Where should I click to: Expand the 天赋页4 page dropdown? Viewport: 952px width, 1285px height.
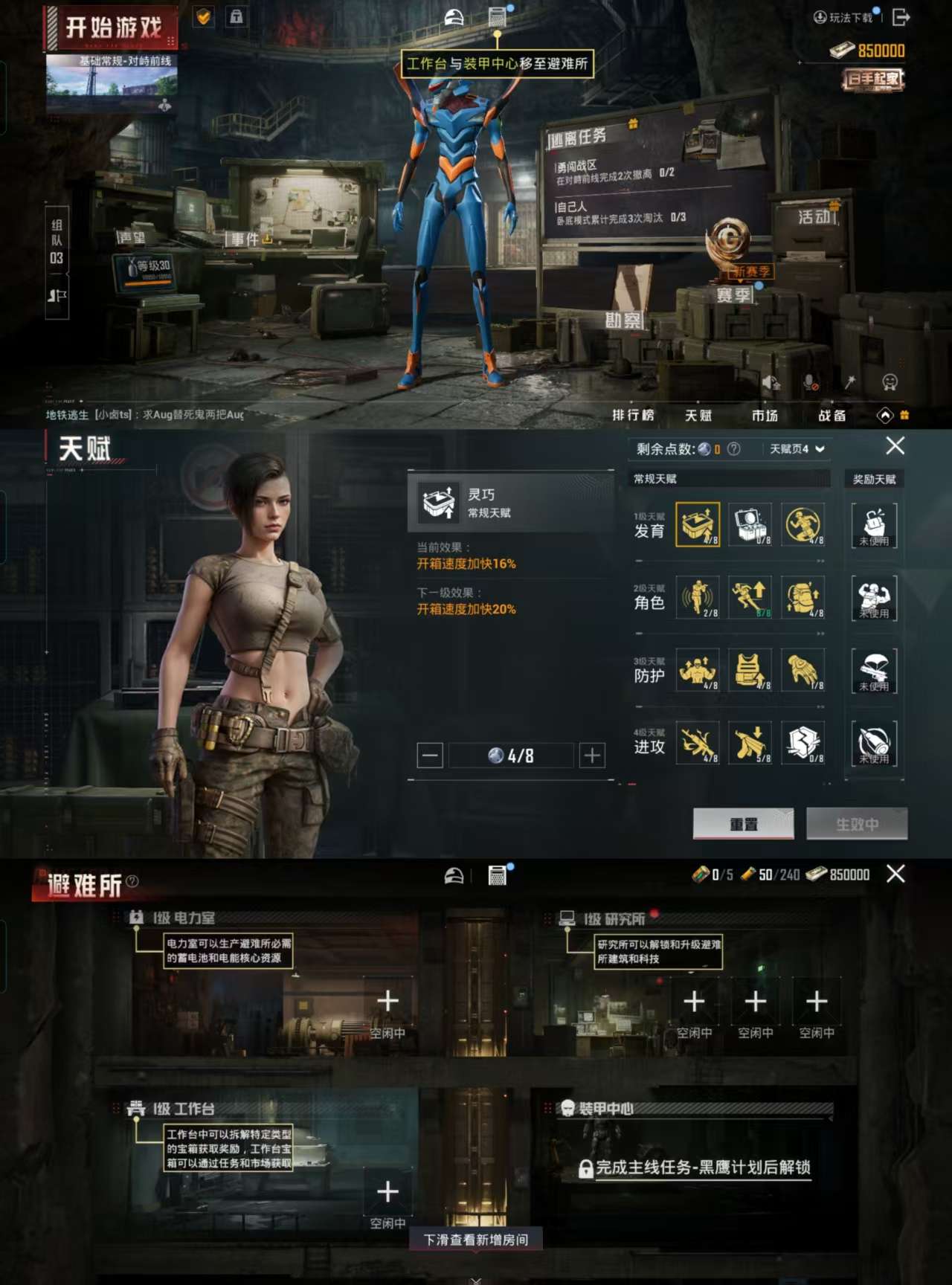(794, 449)
